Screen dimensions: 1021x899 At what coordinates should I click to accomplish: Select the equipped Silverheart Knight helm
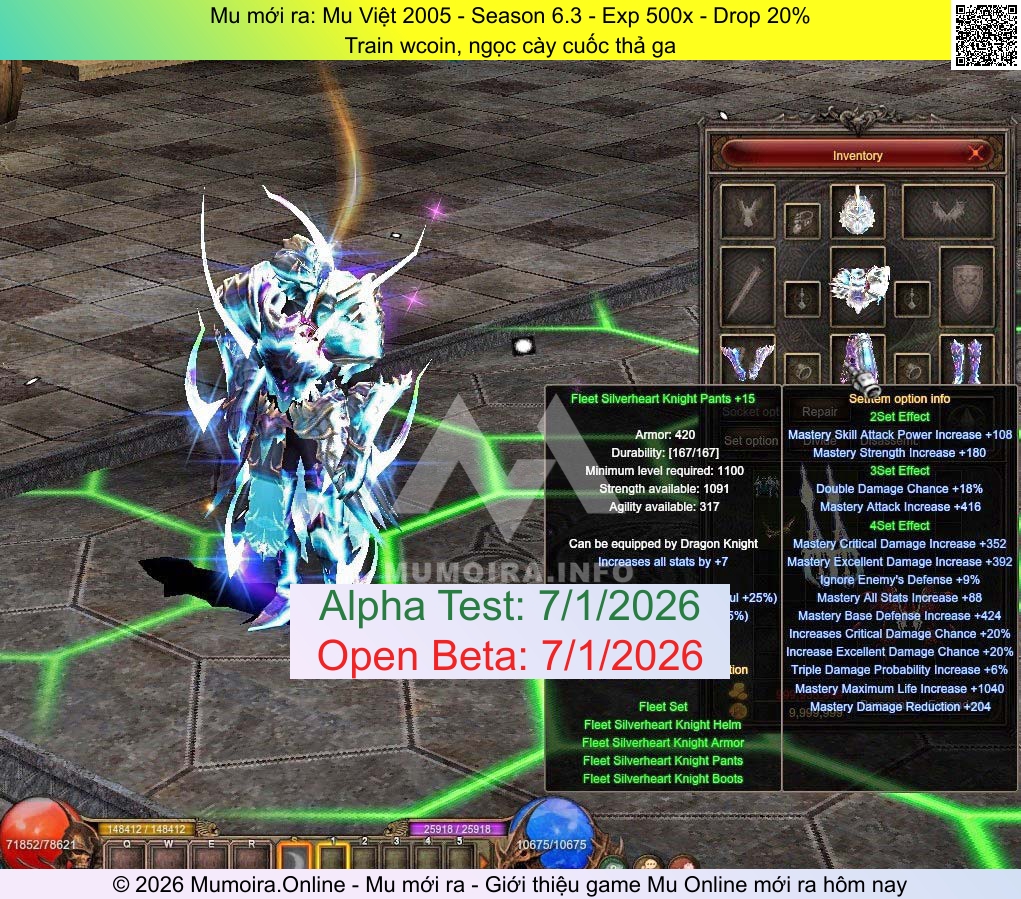(857, 210)
